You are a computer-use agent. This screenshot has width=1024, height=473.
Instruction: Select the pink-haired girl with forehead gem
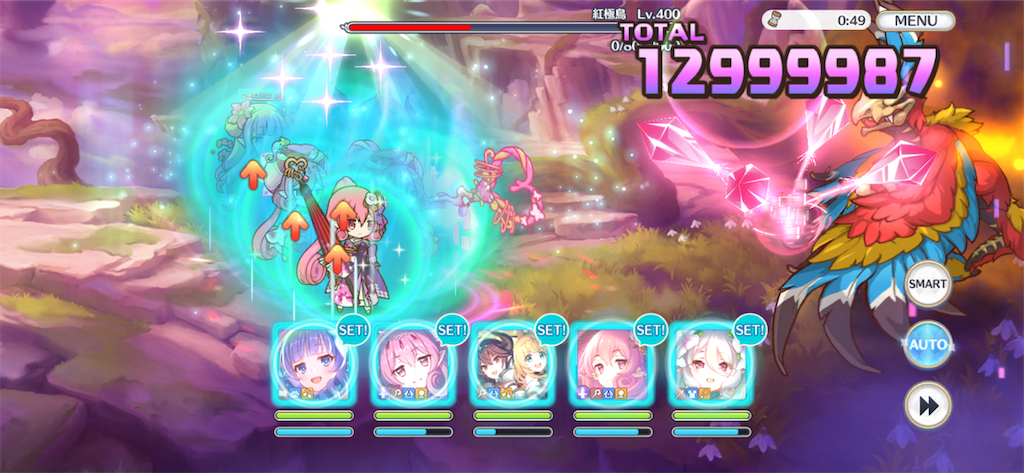tap(413, 362)
